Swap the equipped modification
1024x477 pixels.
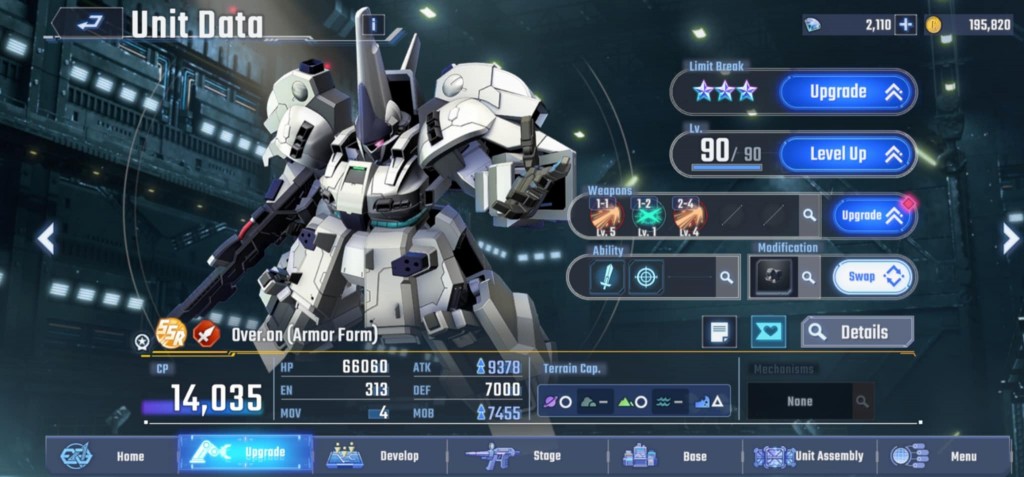click(x=872, y=277)
